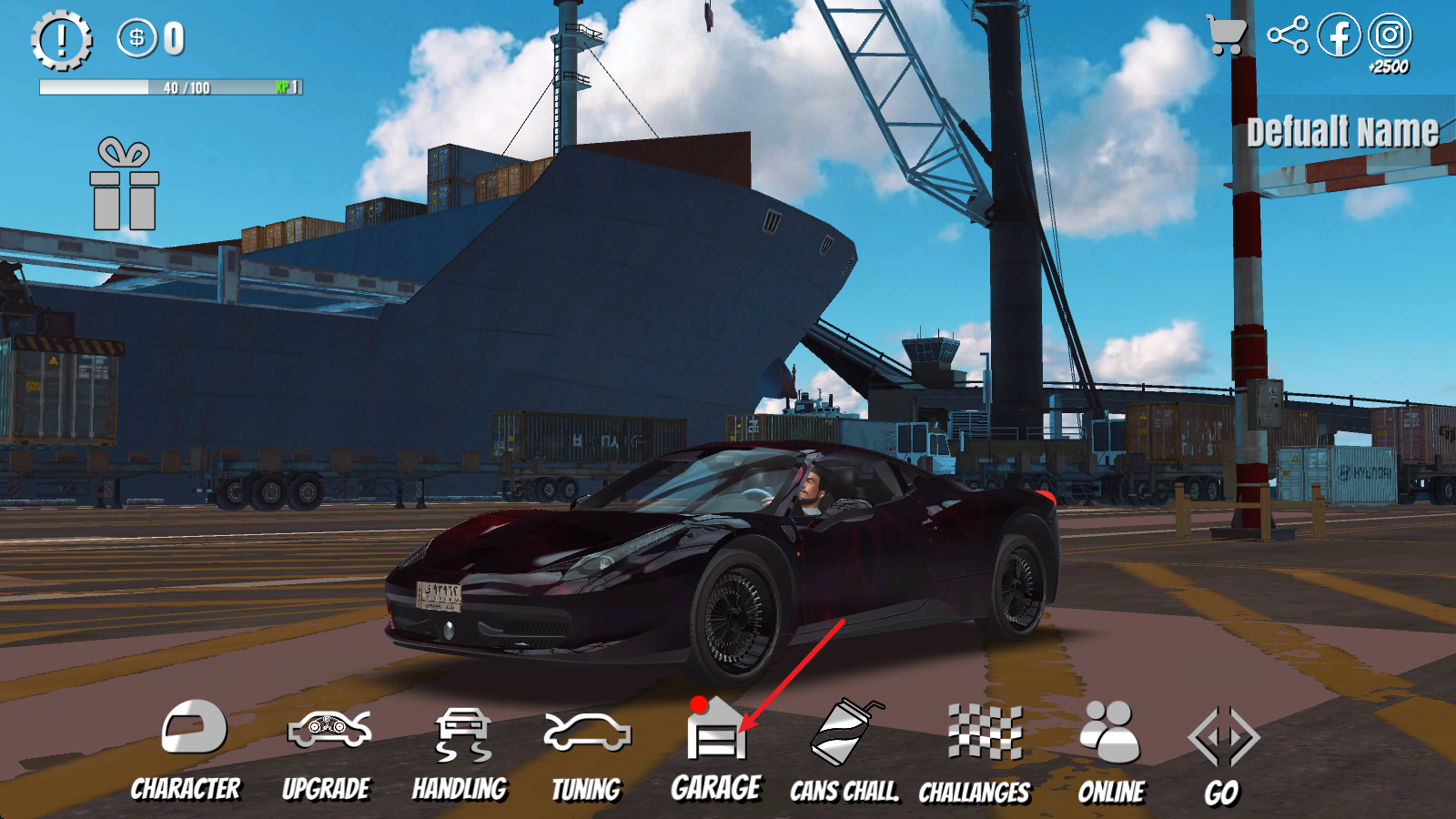Open the gear settings icon
Viewport: 1456px width, 819px height.
point(62,40)
